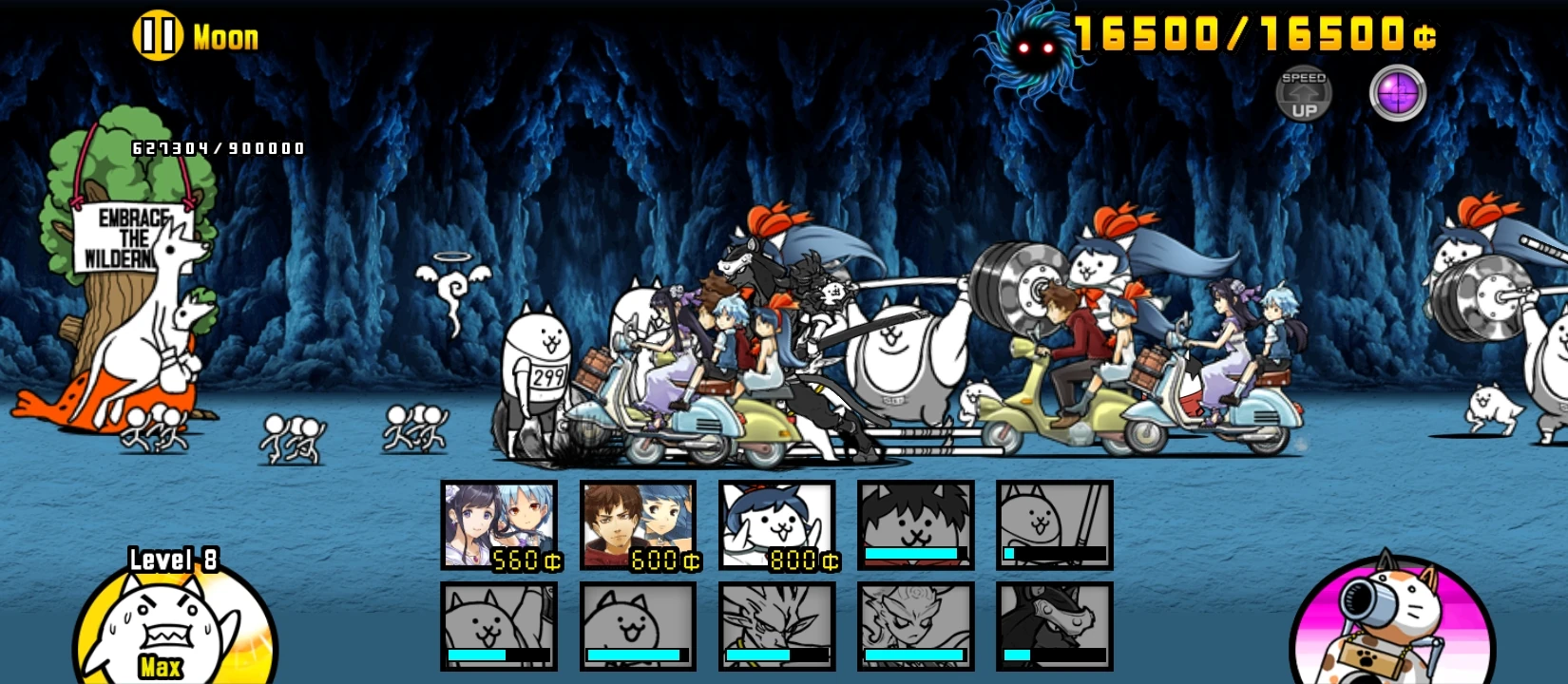
Task: Click the Max upgrade label
Action: click(163, 666)
